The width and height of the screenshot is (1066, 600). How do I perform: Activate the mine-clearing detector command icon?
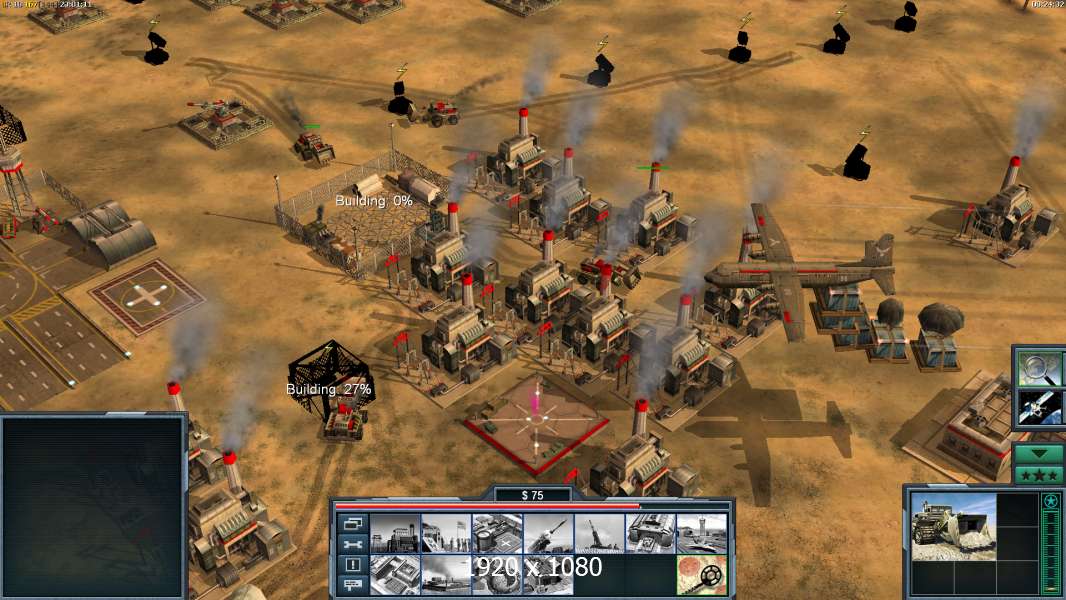coord(700,575)
